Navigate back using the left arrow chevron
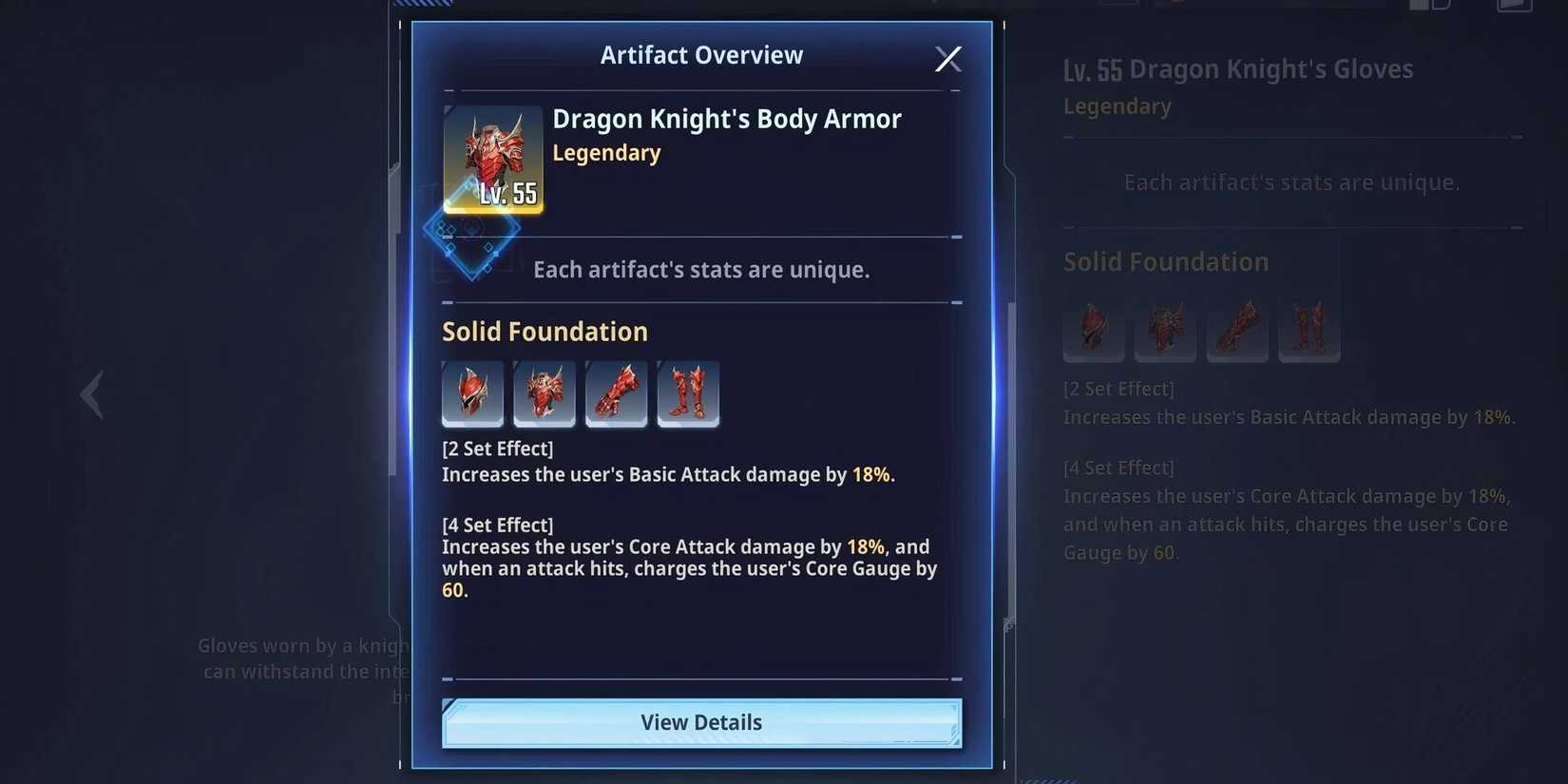Image resolution: width=1568 pixels, height=784 pixels. [x=91, y=393]
